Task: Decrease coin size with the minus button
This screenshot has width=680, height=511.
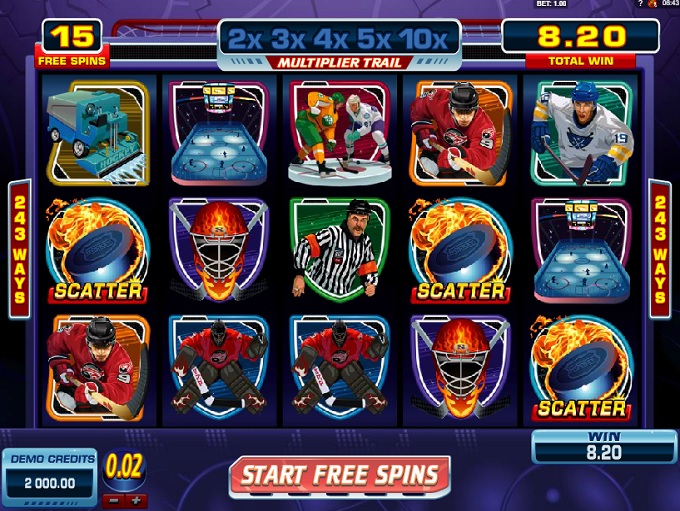Action: coord(116,499)
